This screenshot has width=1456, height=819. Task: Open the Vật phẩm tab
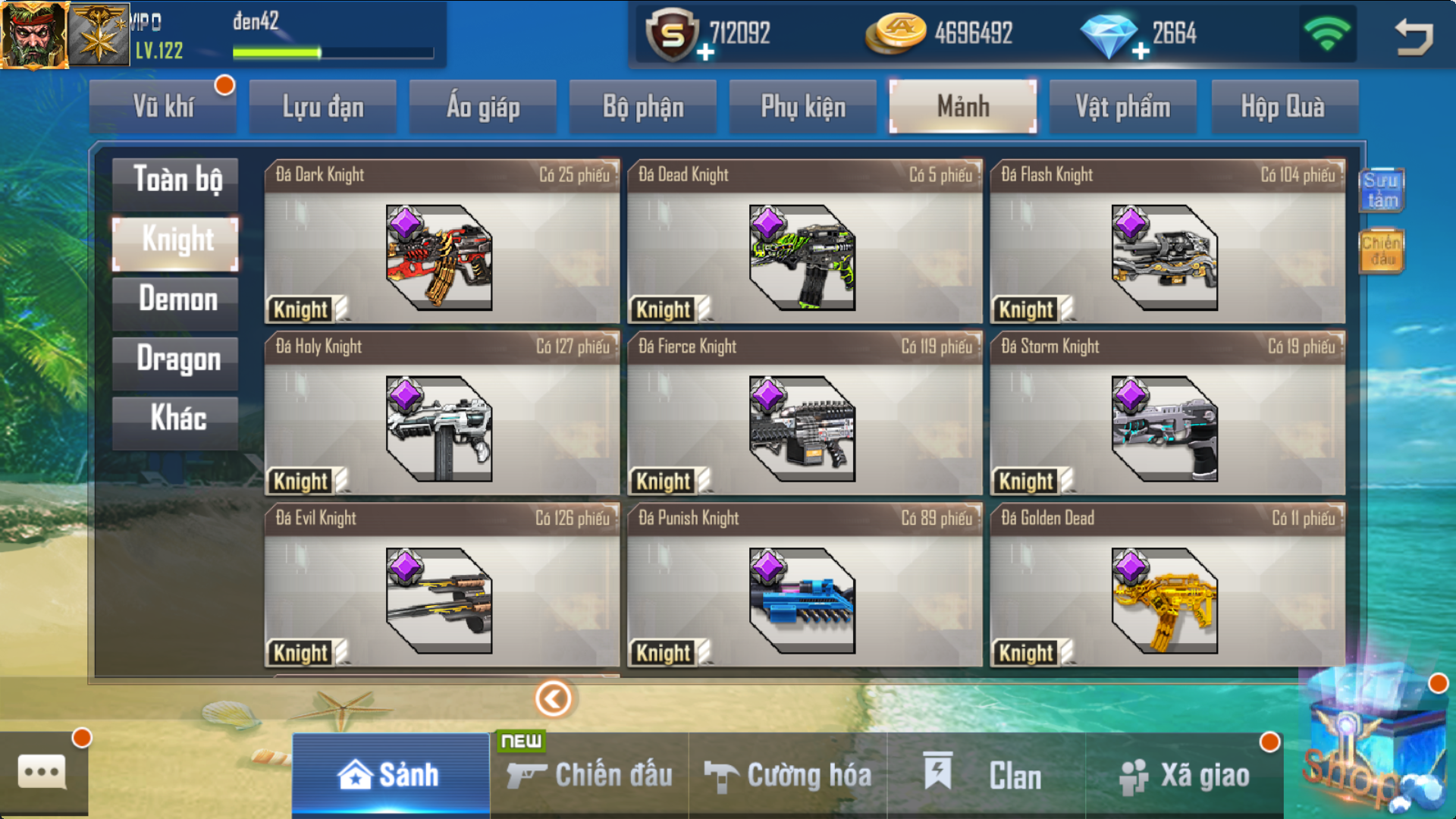(x=1123, y=107)
